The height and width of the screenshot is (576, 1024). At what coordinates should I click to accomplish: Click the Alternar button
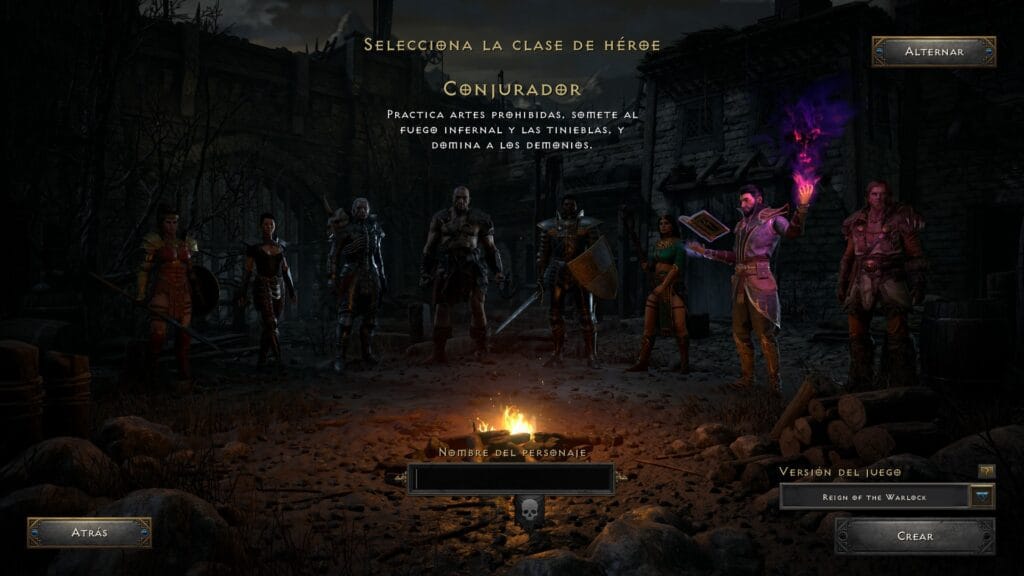(933, 51)
